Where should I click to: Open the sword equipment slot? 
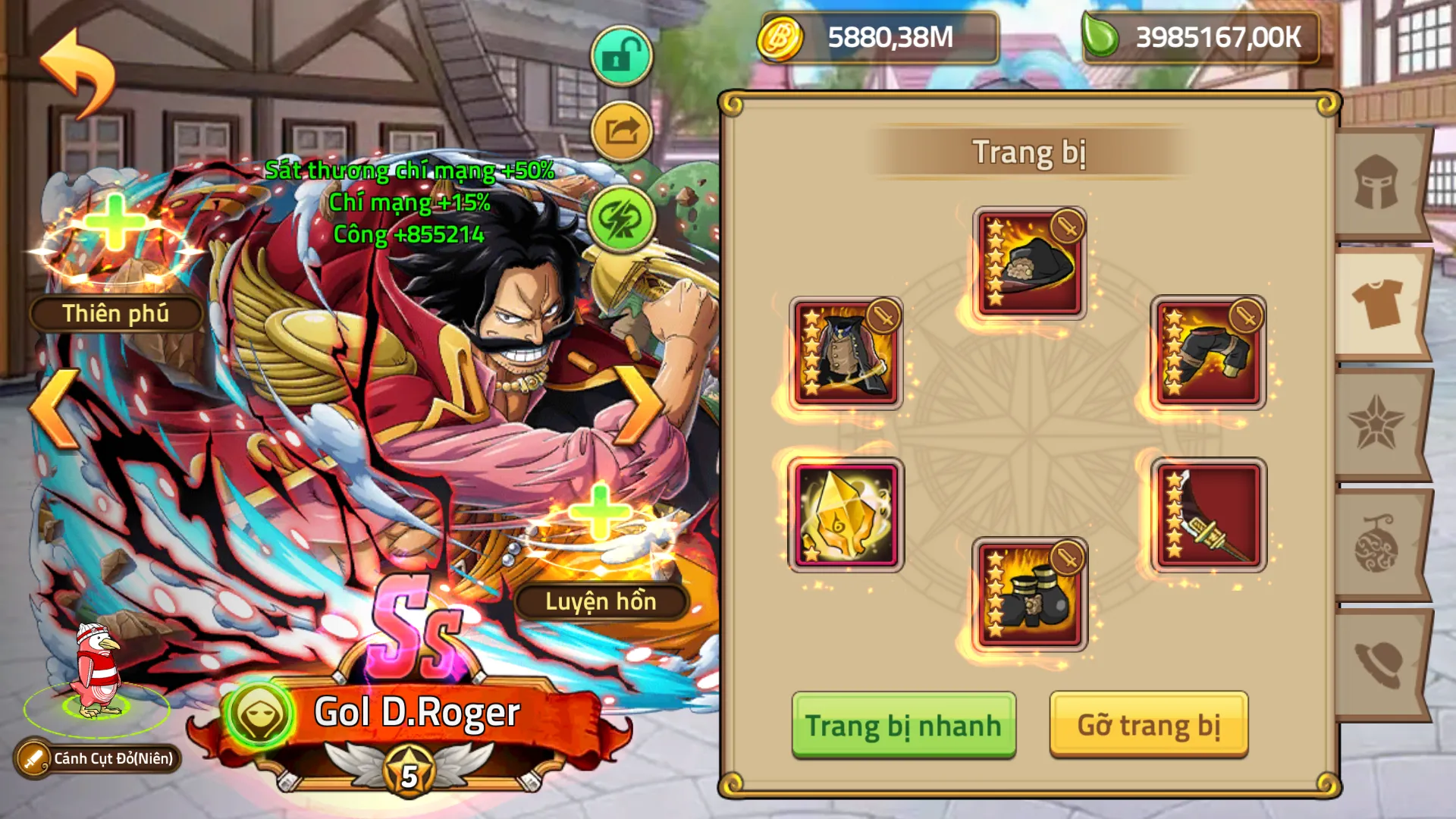pyautogui.click(x=1210, y=516)
